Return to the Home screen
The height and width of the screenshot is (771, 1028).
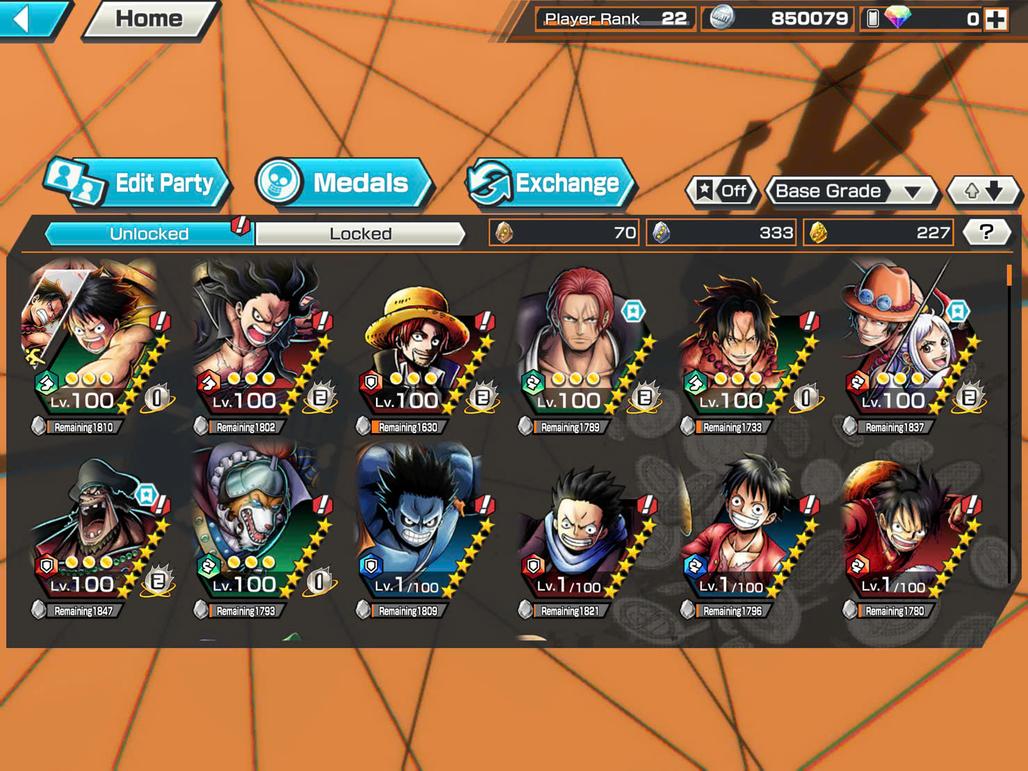pyautogui.click(x=148, y=19)
